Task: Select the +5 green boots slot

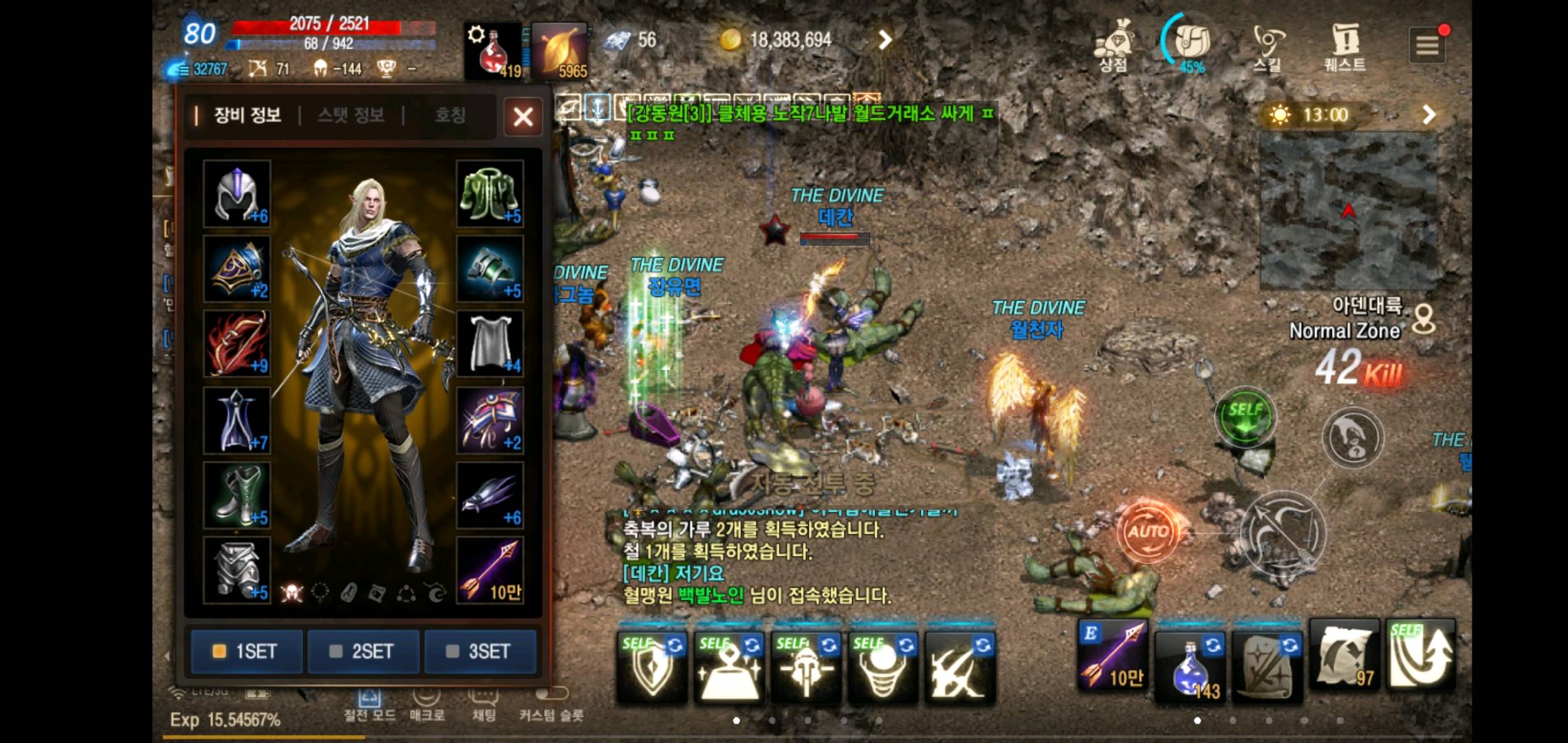Action: coord(237,495)
